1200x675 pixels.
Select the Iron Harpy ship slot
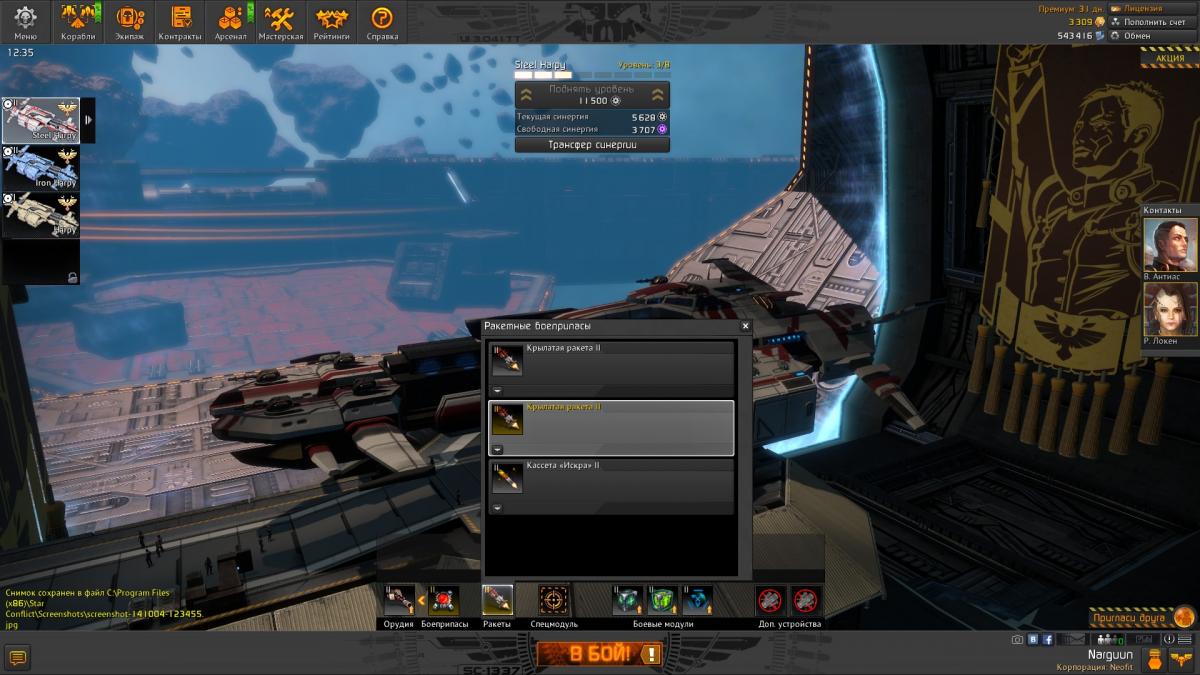point(41,167)
